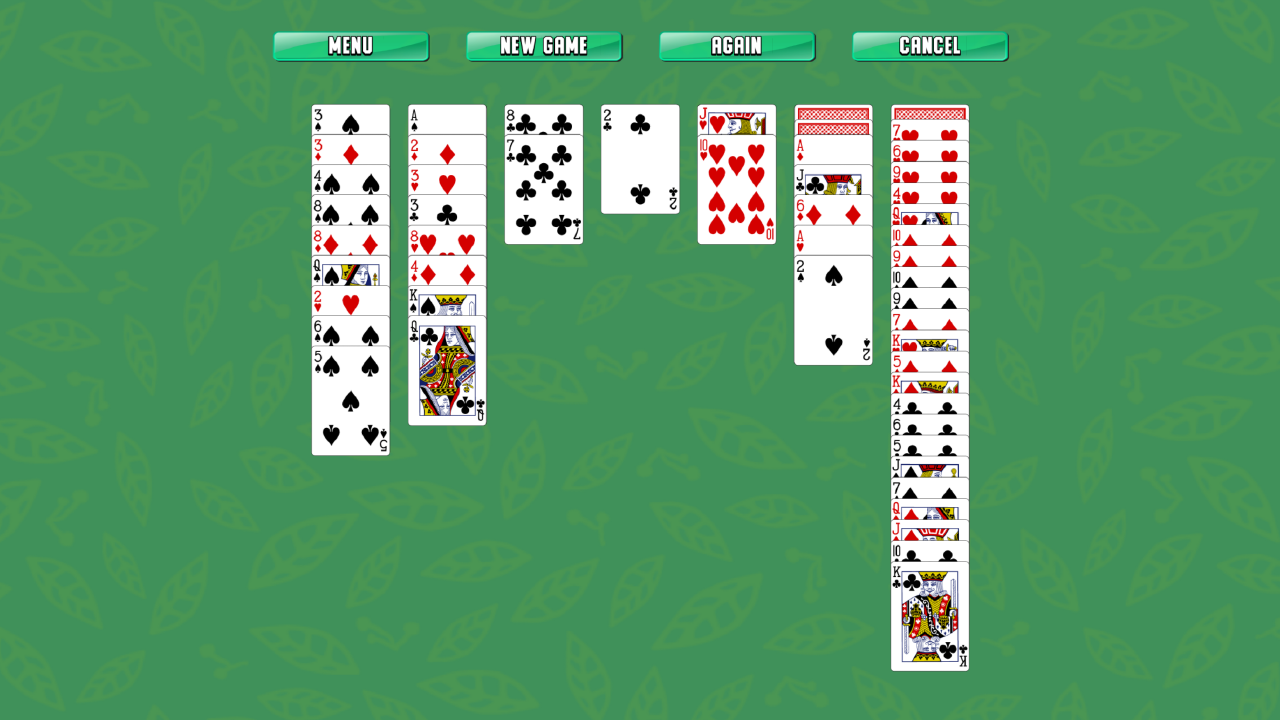1280x720 pixels.
Task: Click the Five of Spades
Action: (x=350, y=400)
